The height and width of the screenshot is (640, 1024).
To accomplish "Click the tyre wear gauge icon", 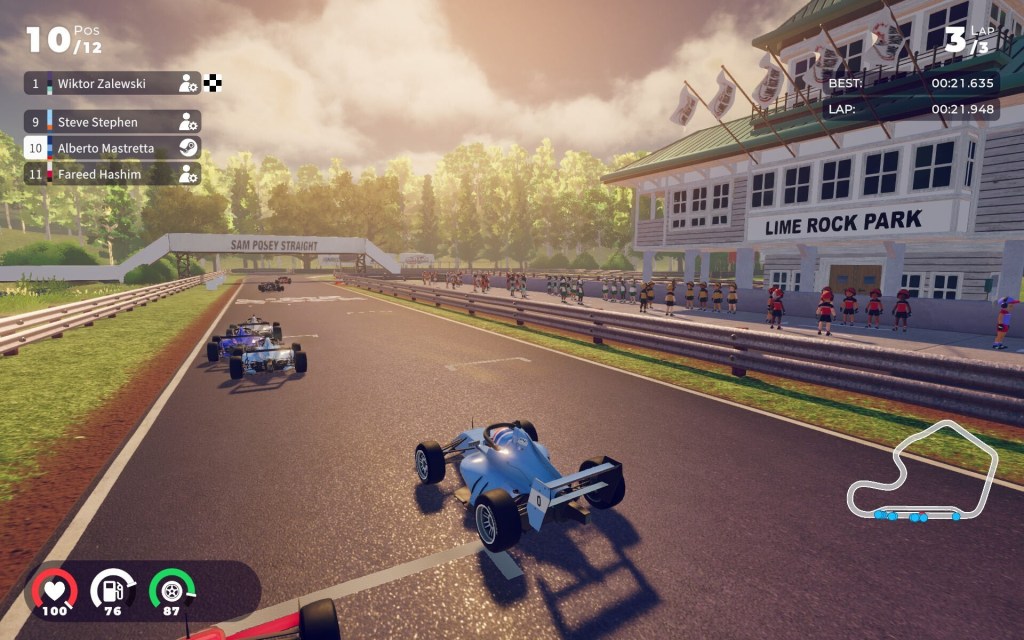I will point(171,590).
